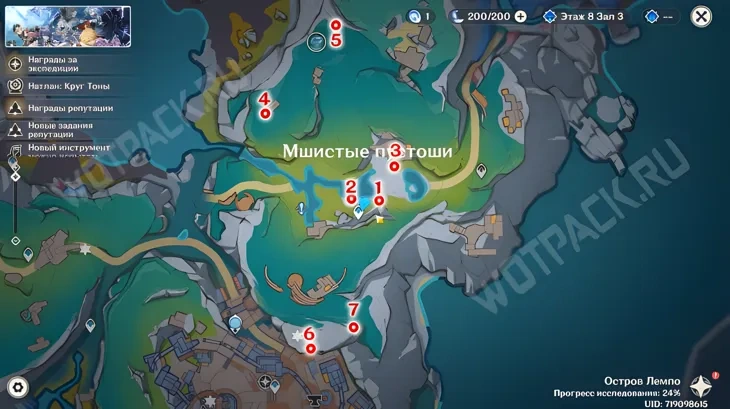This screenshot has height=409, width=730.
Task: Open the event banner thumbnail
Action: point(68,26)
